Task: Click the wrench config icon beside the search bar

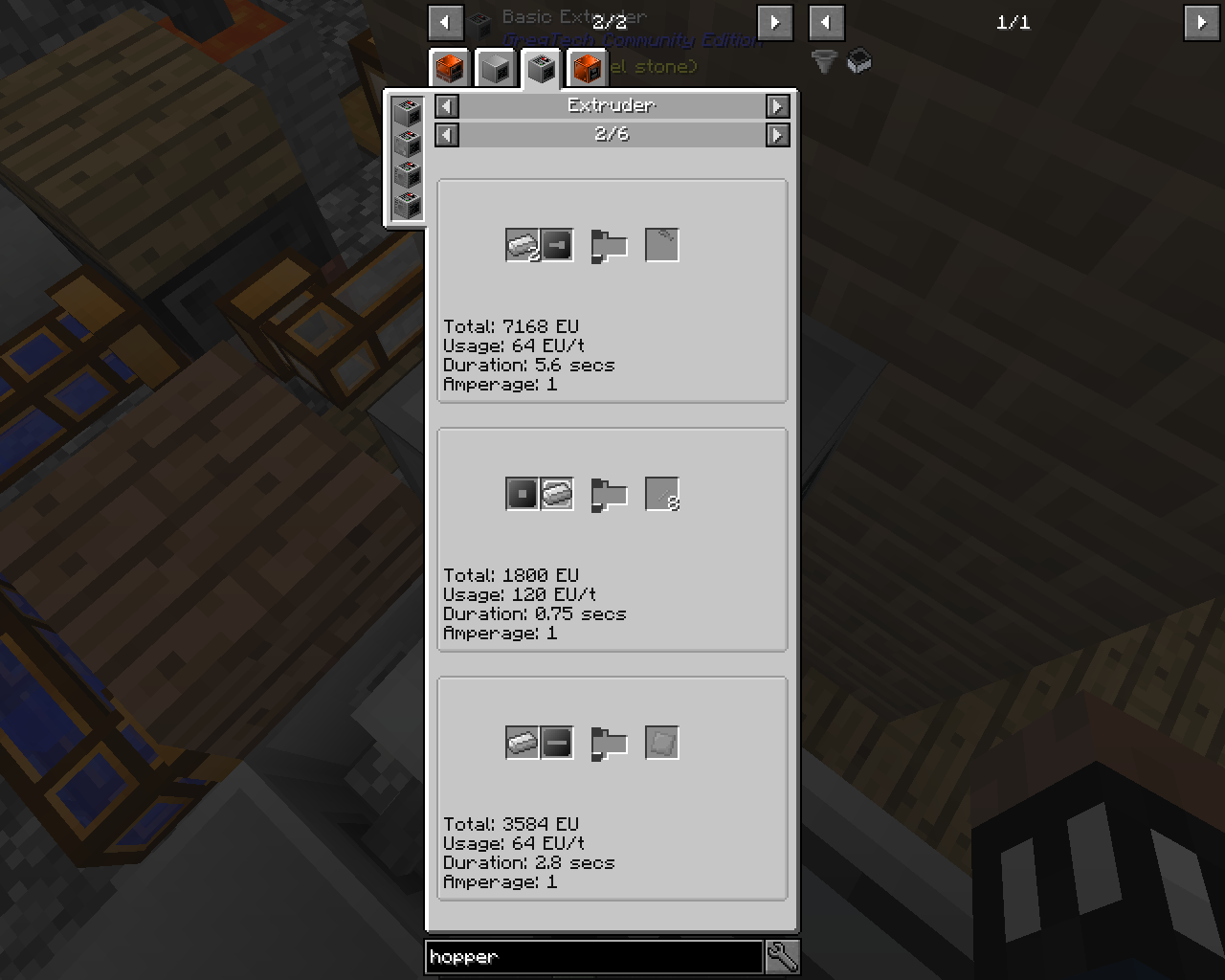Action: (783, 956)
